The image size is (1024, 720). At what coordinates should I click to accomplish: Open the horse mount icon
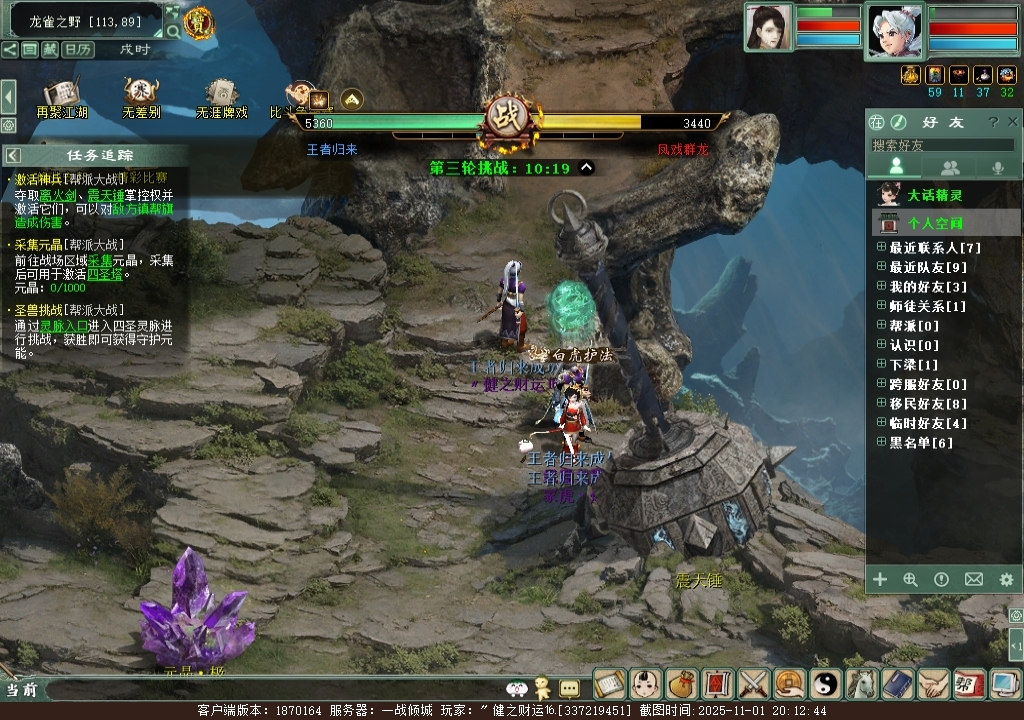tap(862, 684)
